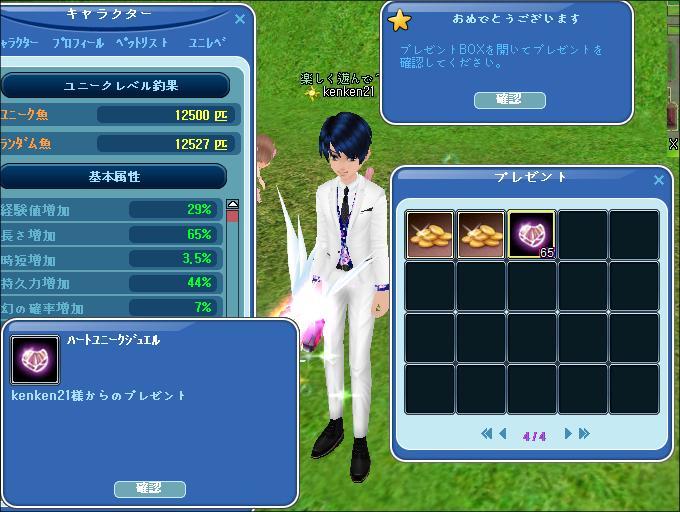Go to the previous present page

click(503, 434)
